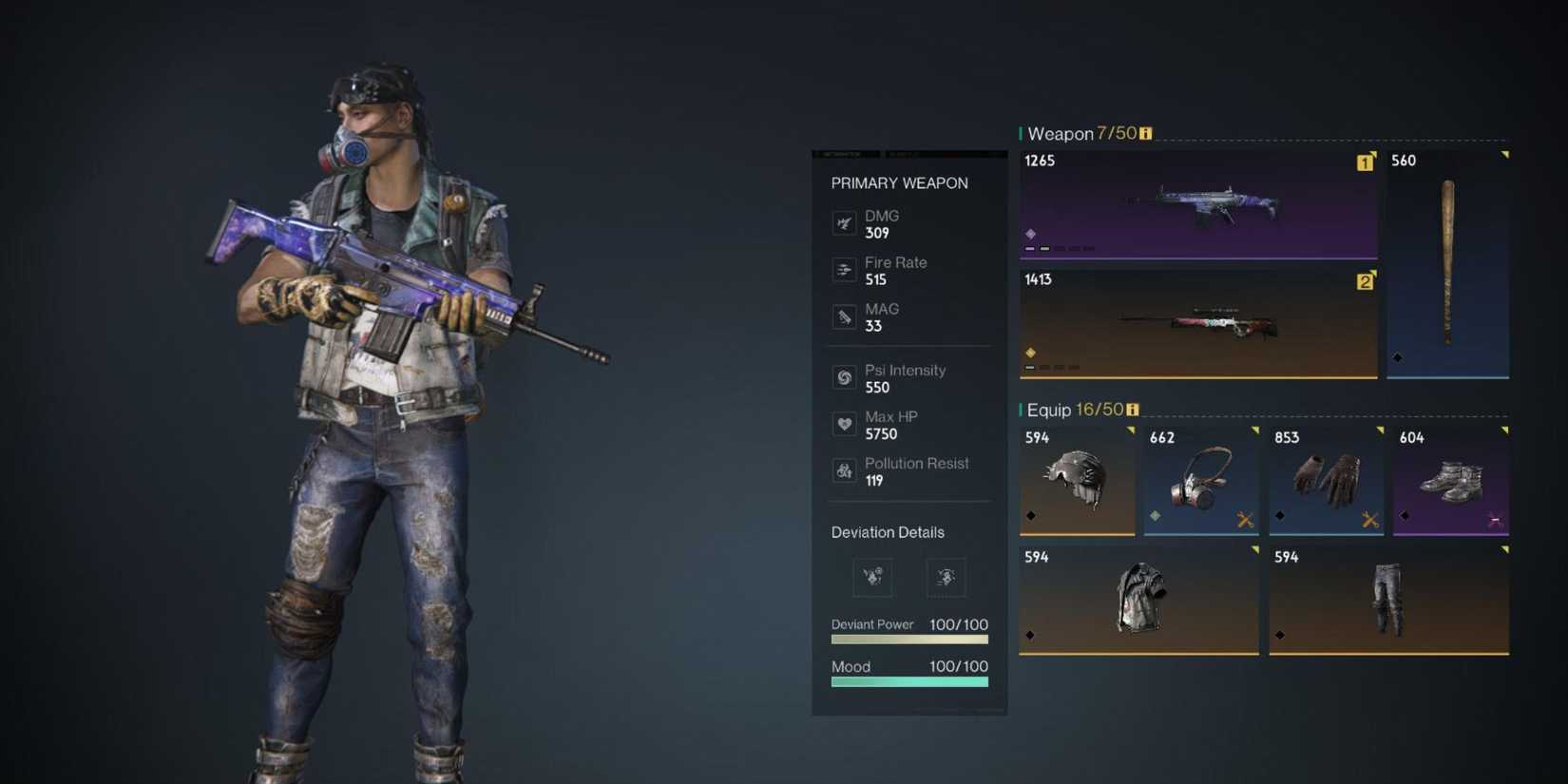Viewport: 1568px width, 784px height.
Task: Click the right Deviation Details slot icon
Action: tap(945, 577)
